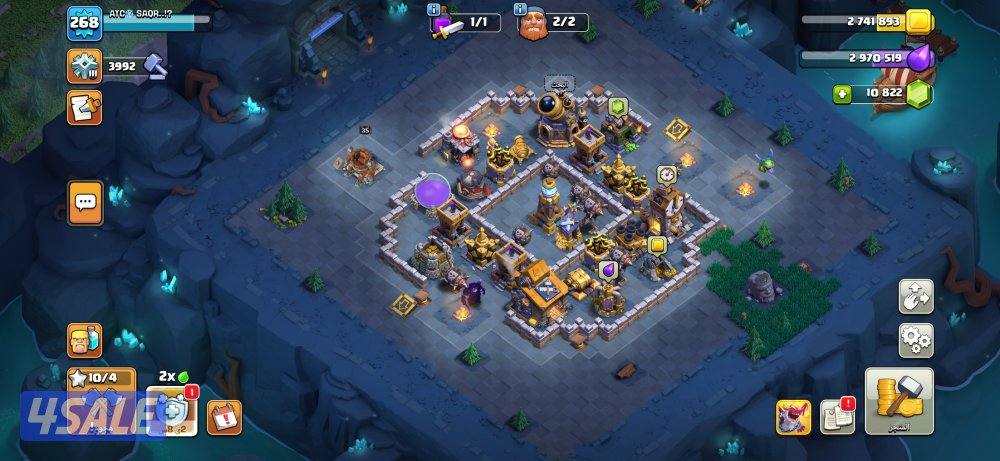This screenshot has height=461, width=1000.
Task: Open the papers icon with red alert
Action: tap(837, 416)
